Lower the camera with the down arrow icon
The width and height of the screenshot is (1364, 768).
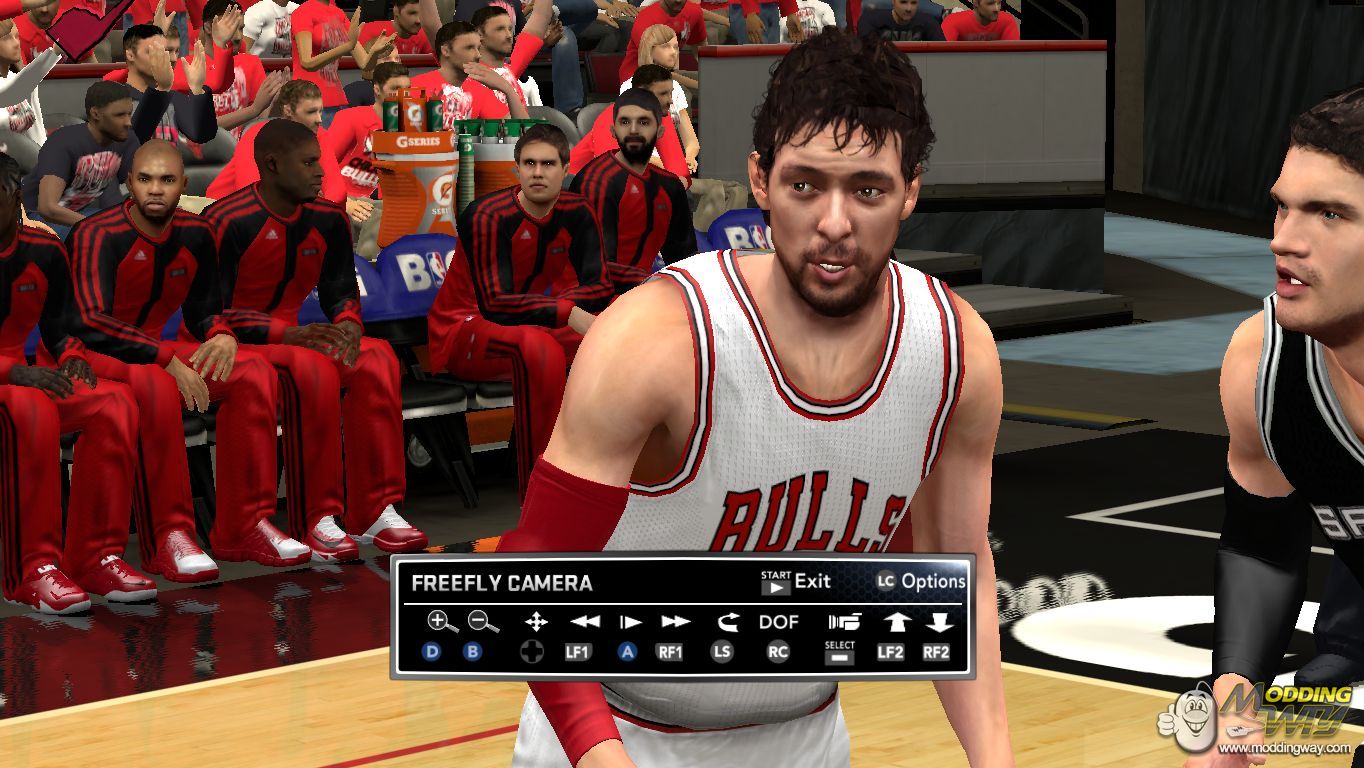point(937,622)
